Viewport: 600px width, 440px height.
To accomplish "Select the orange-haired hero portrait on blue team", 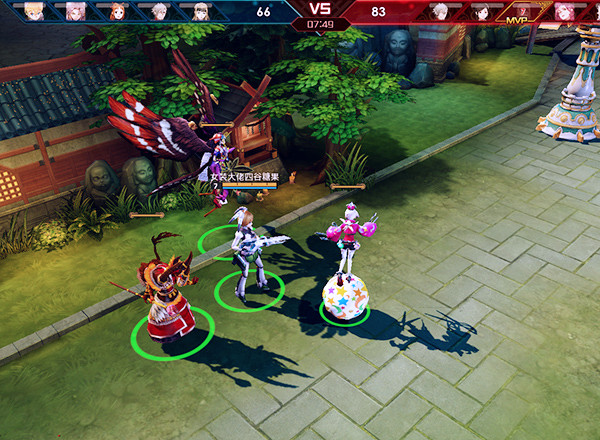I will pyautogui.click(x=118, y=11).
